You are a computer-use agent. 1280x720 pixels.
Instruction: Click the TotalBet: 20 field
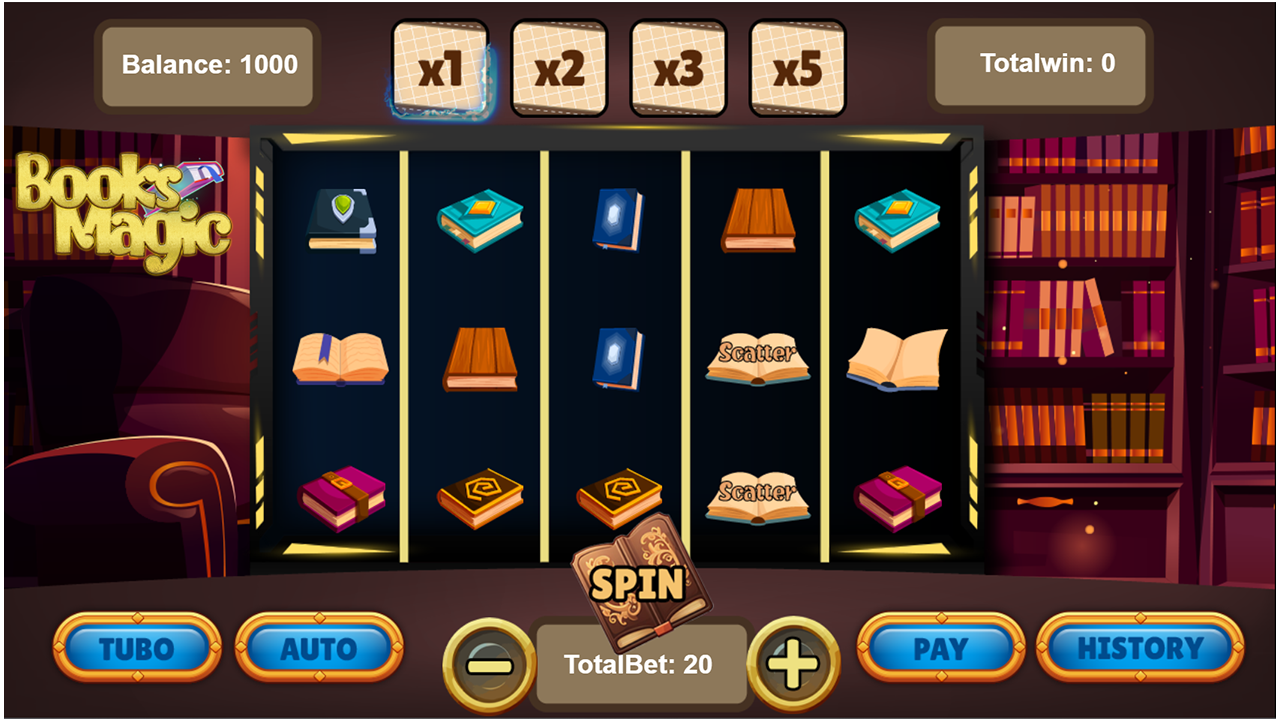point(642,662)
